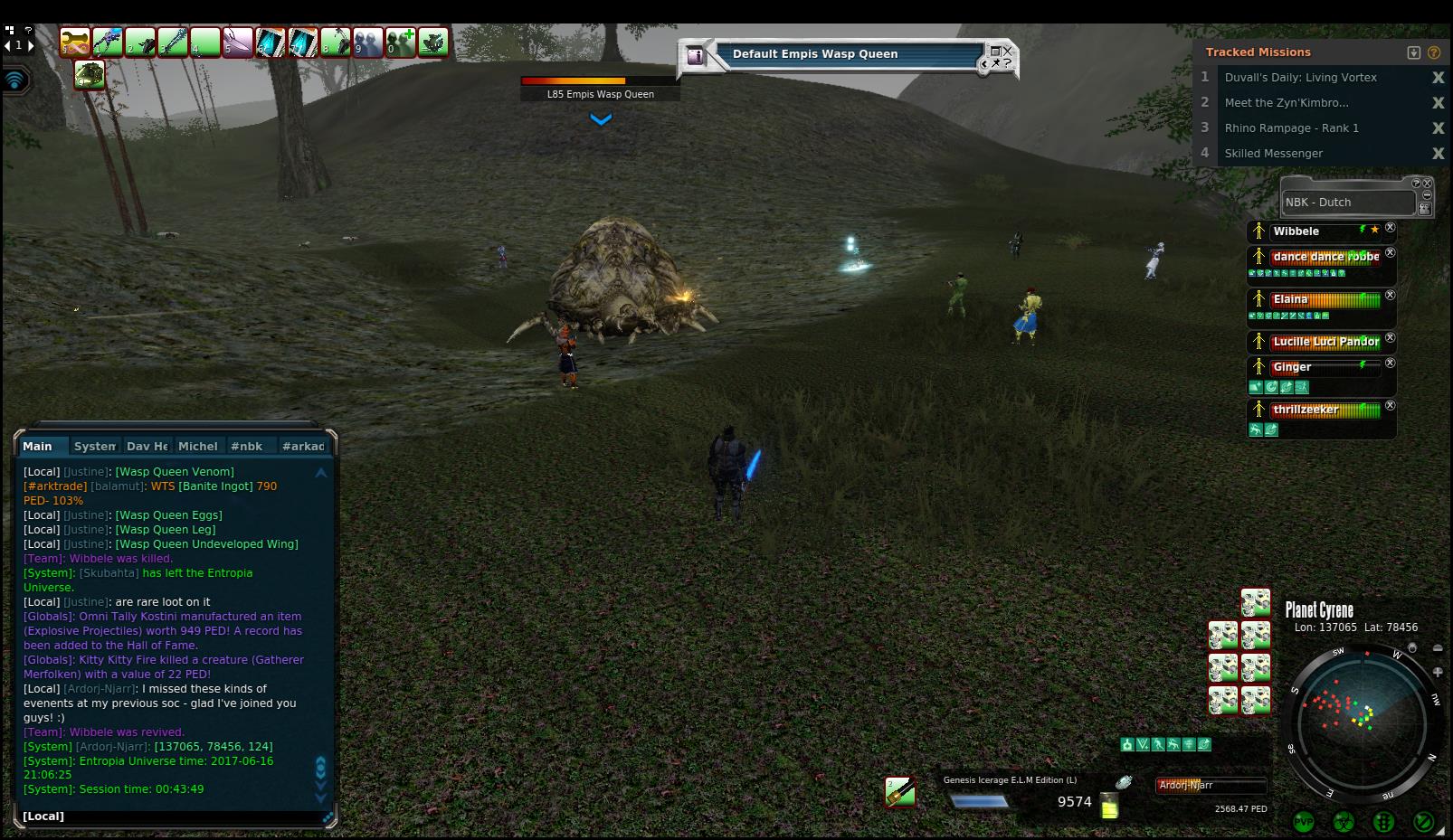
Task: Remove Ginger from the team list
Action: pos(1391,363)
